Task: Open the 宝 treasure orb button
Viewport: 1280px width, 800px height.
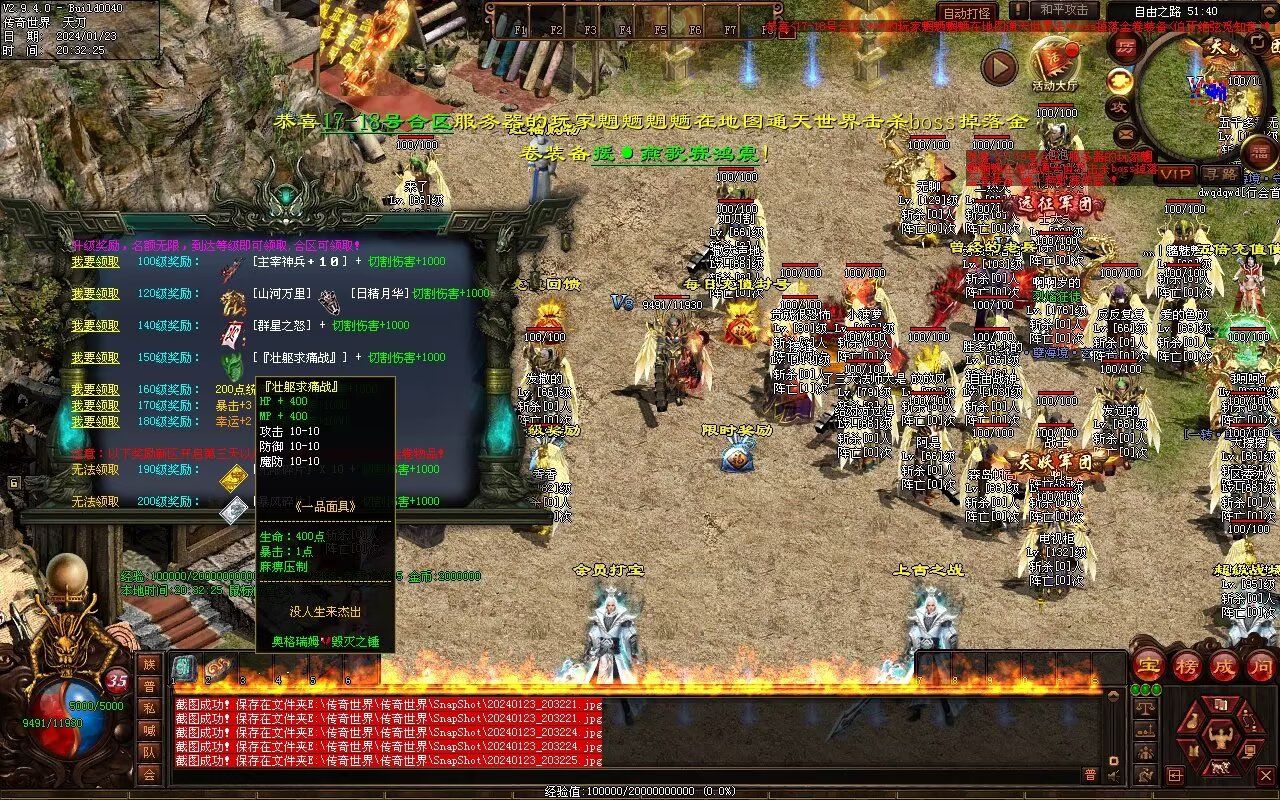Action: (x=1149, y=665)
